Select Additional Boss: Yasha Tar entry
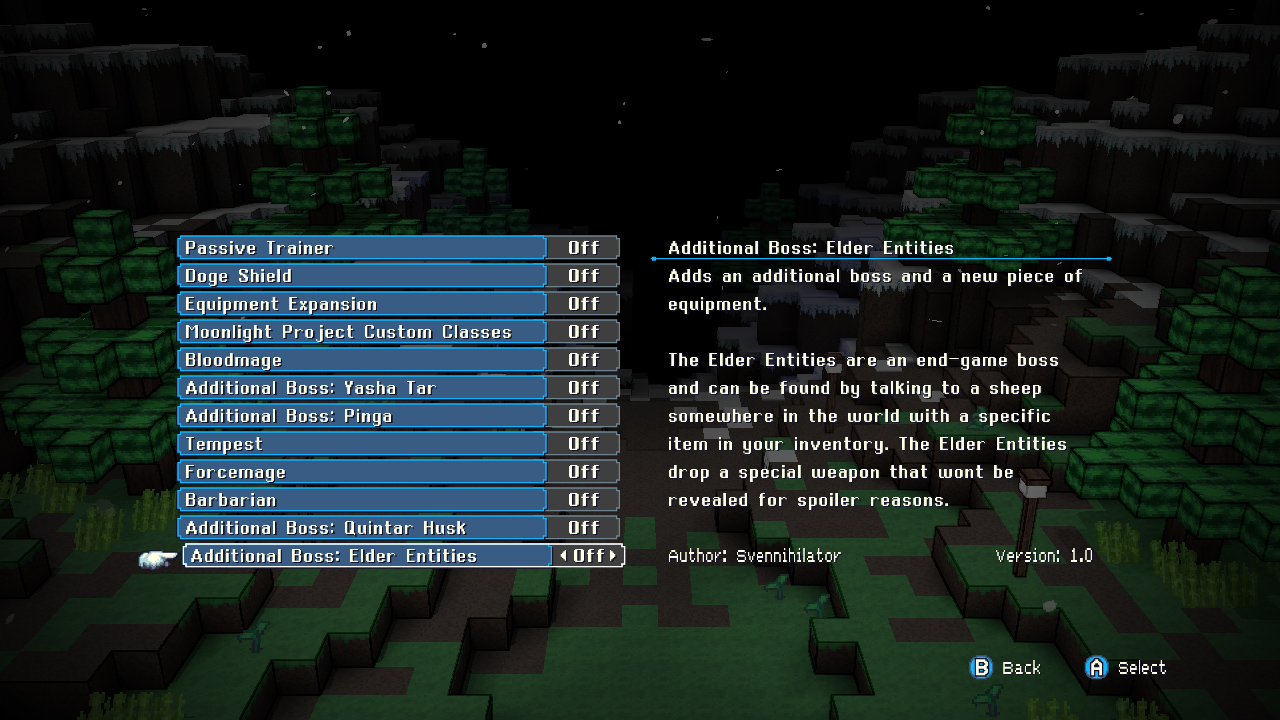This screenshot has height=720, width=1280. [x=360, y=387]
